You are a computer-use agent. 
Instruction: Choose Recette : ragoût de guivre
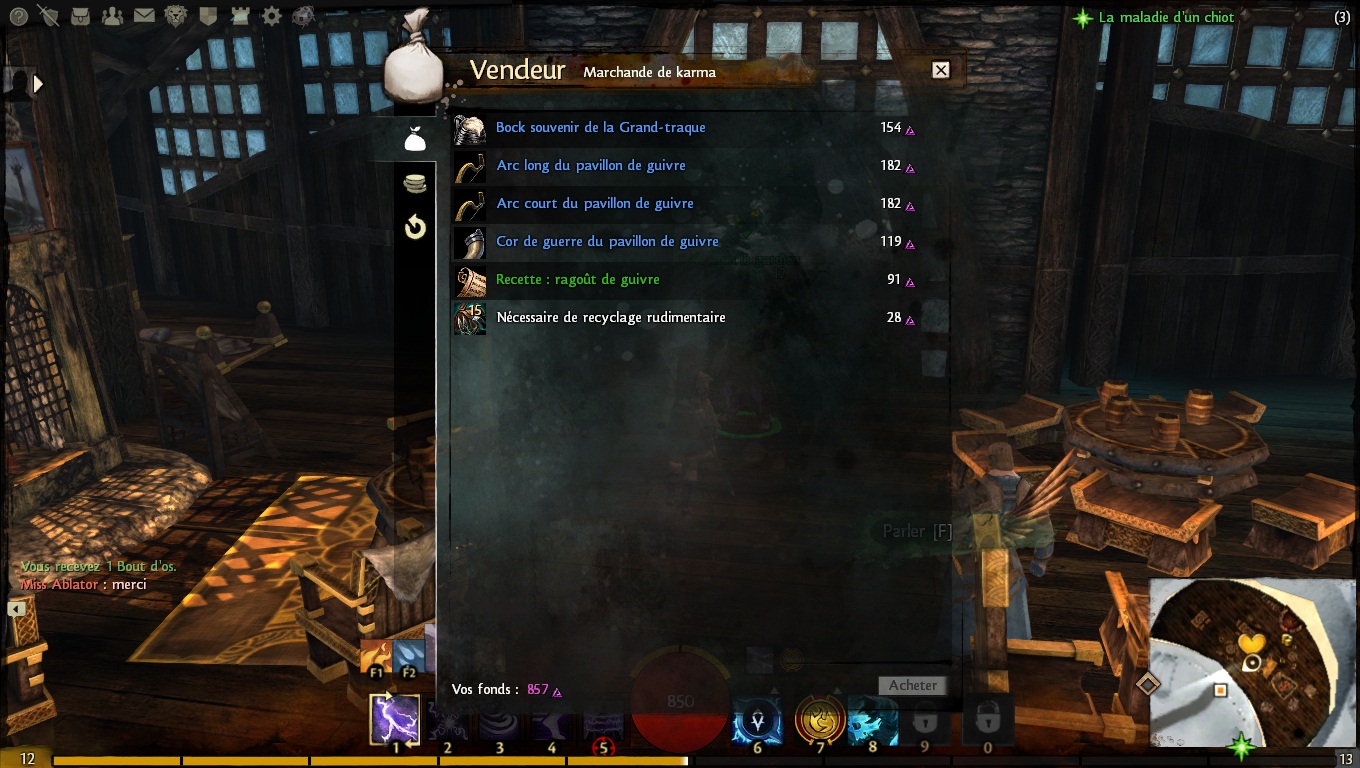pyautogui.click(x=577, y=280)
